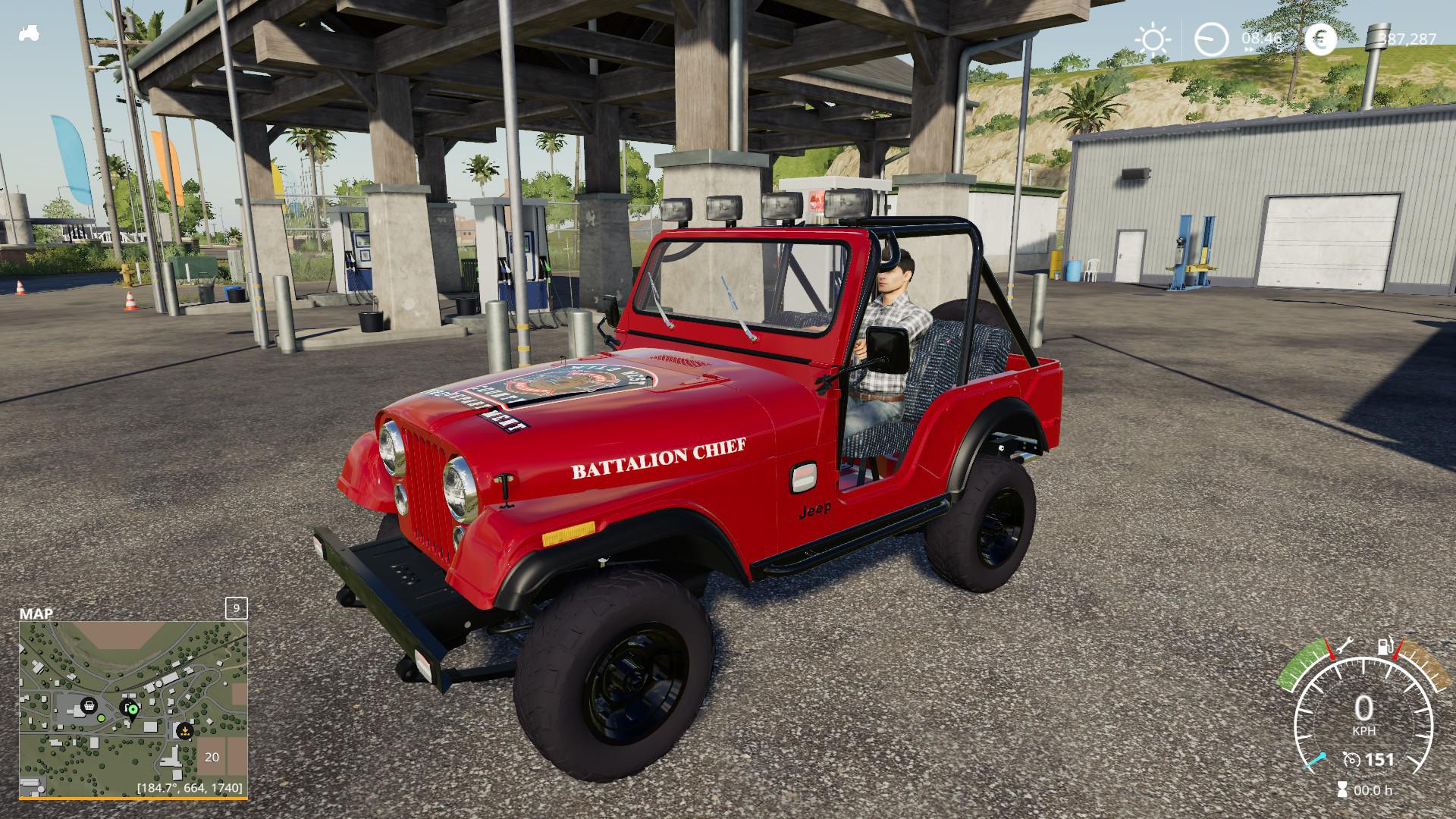Click field number 20 on the minimap
This screenshot has width=1456, height=819.
212,756
